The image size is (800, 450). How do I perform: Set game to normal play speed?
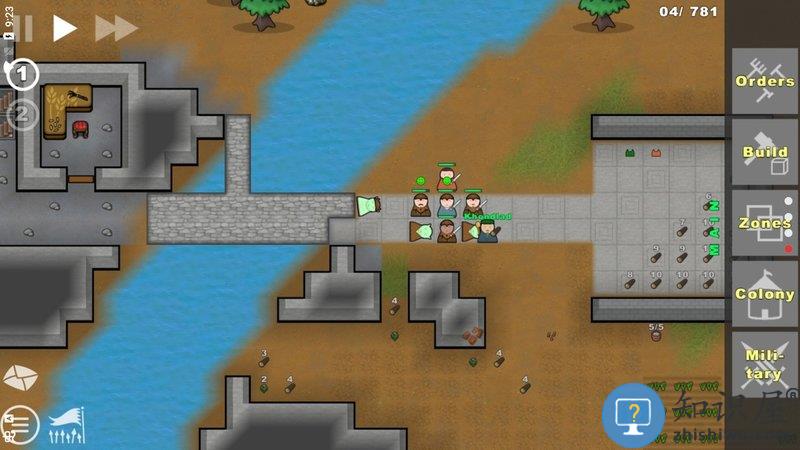(64, 28)
